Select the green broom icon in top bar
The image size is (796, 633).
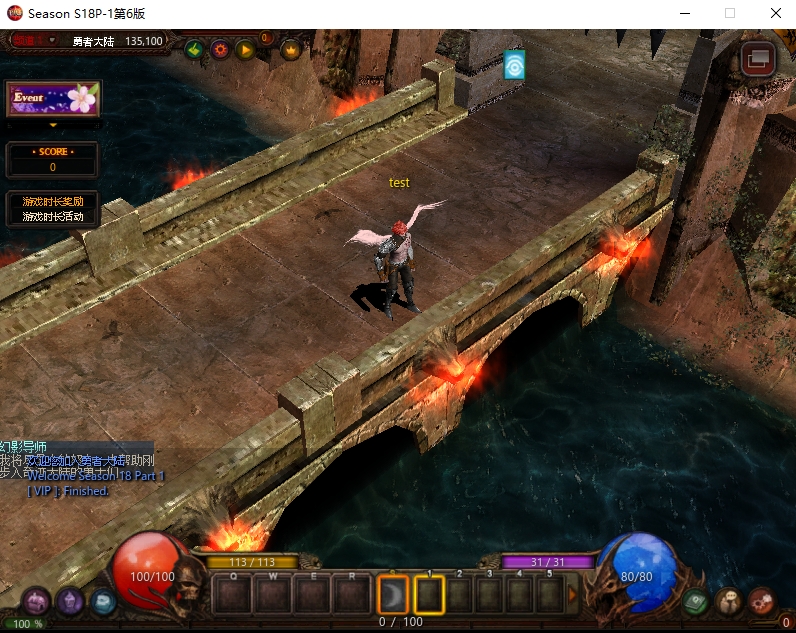[x=194, y=49]
